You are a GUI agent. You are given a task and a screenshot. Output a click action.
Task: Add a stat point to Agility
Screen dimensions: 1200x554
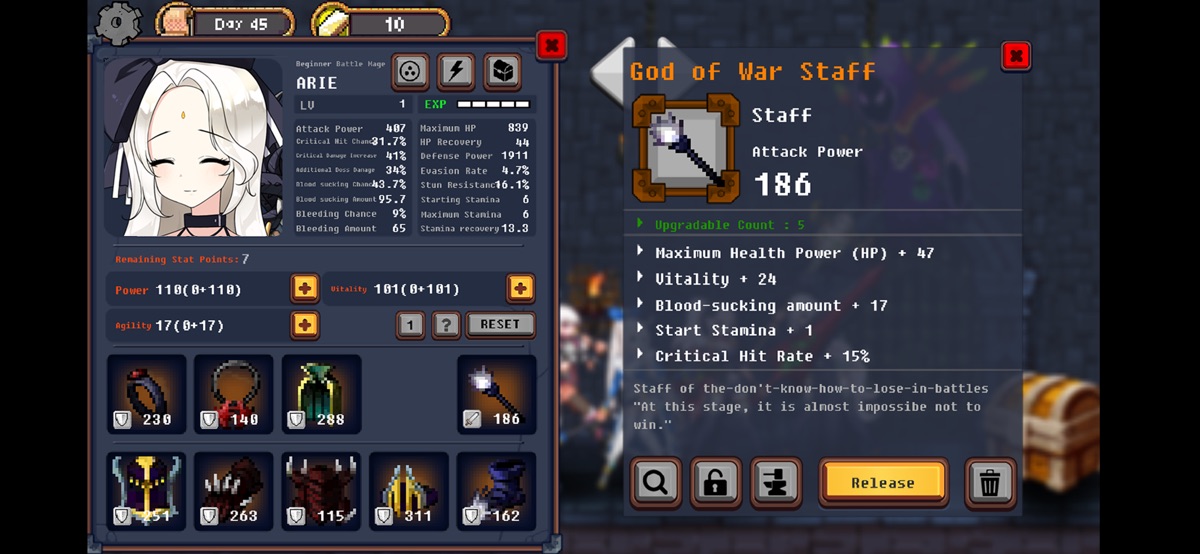point(305,325)
